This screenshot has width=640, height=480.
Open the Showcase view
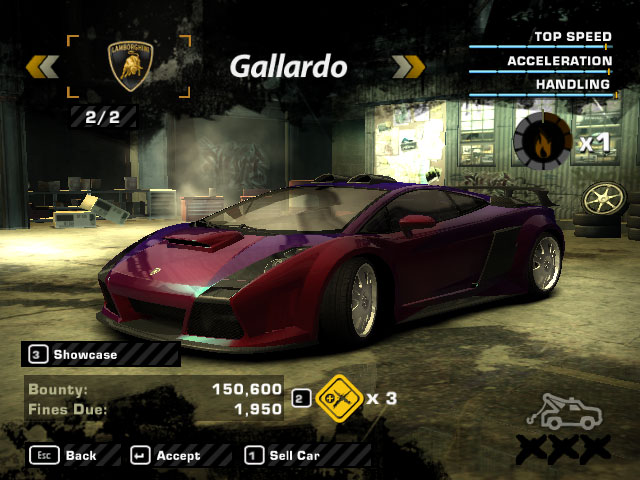point(85,354)
